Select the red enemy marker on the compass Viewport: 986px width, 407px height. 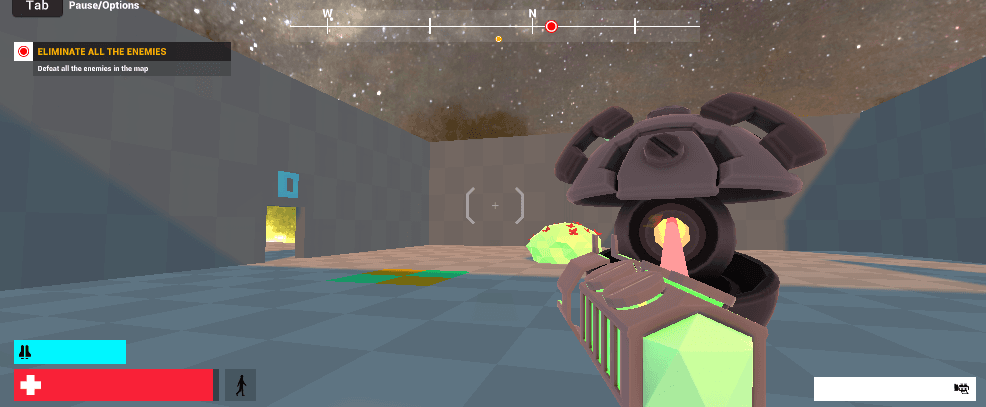[551, 27]
